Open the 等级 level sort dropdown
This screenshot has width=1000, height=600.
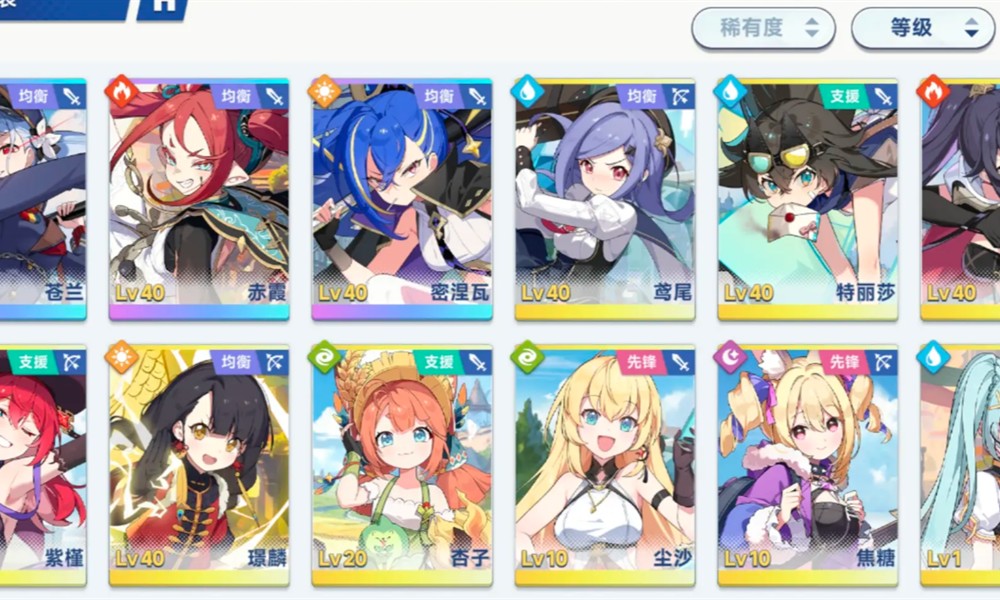click(922, 29)
